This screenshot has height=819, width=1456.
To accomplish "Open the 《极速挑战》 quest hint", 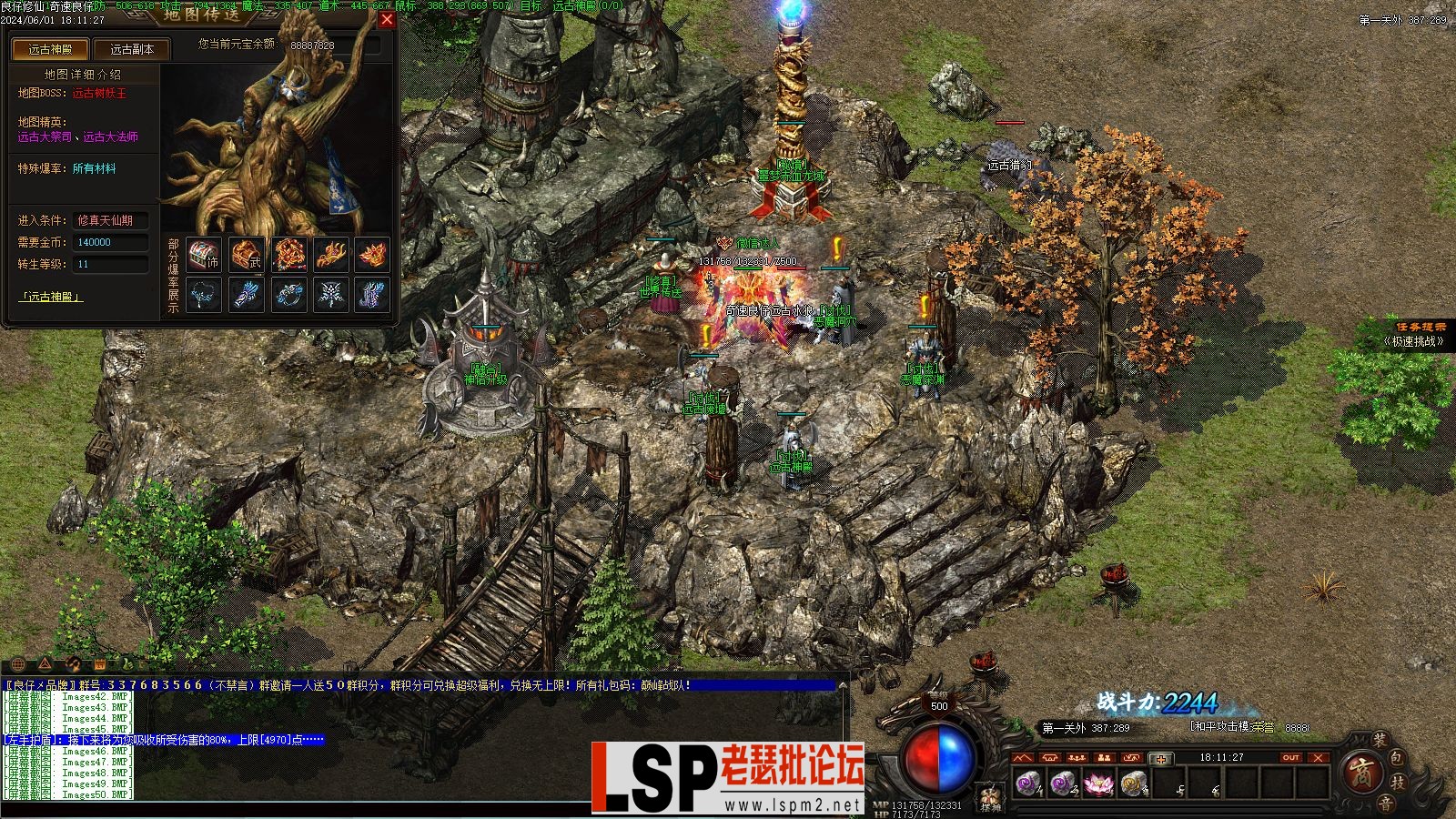I will [1413, 341].
